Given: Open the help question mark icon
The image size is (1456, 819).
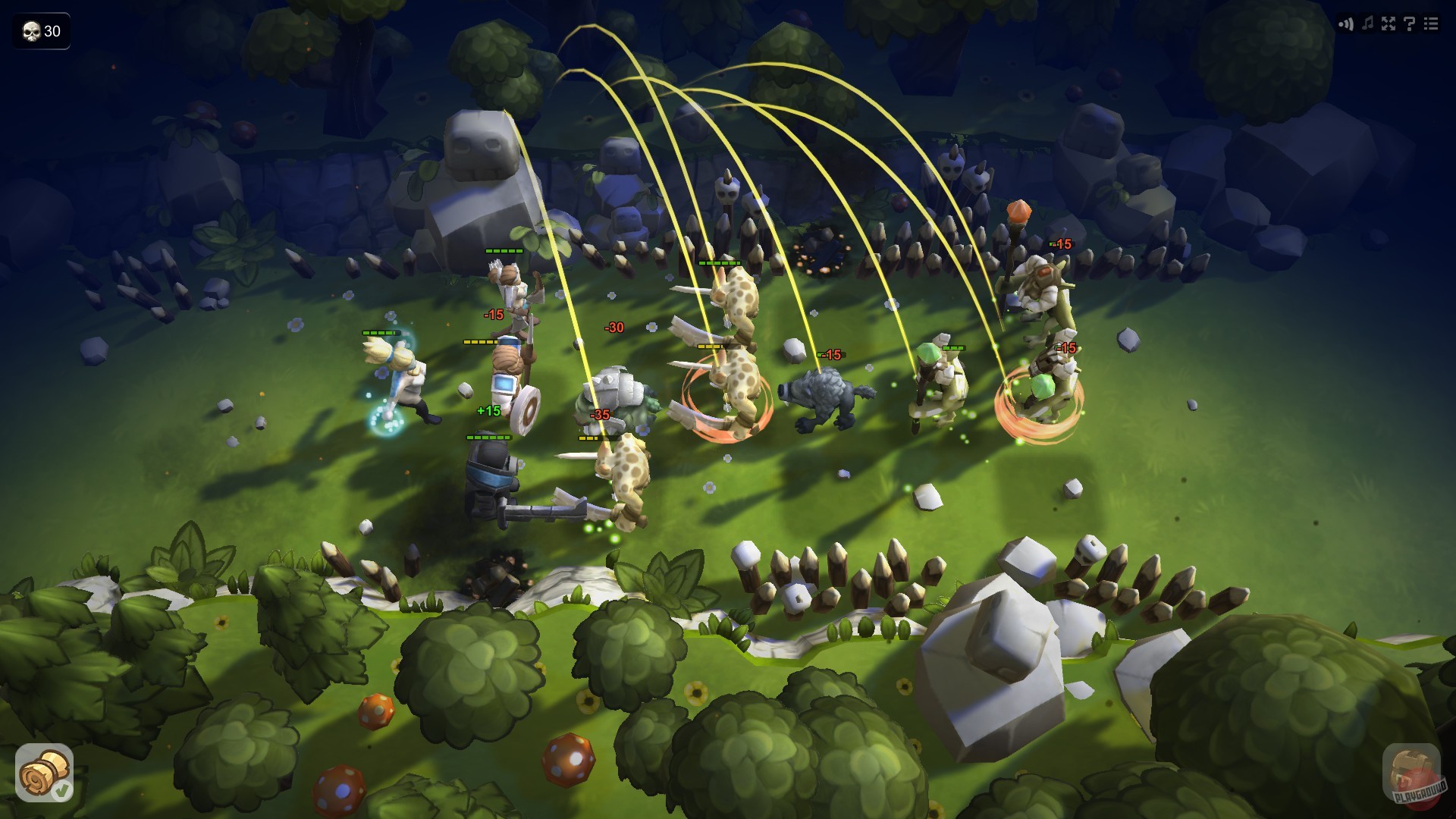Looking at the screenshot, I should [1409, 24].
